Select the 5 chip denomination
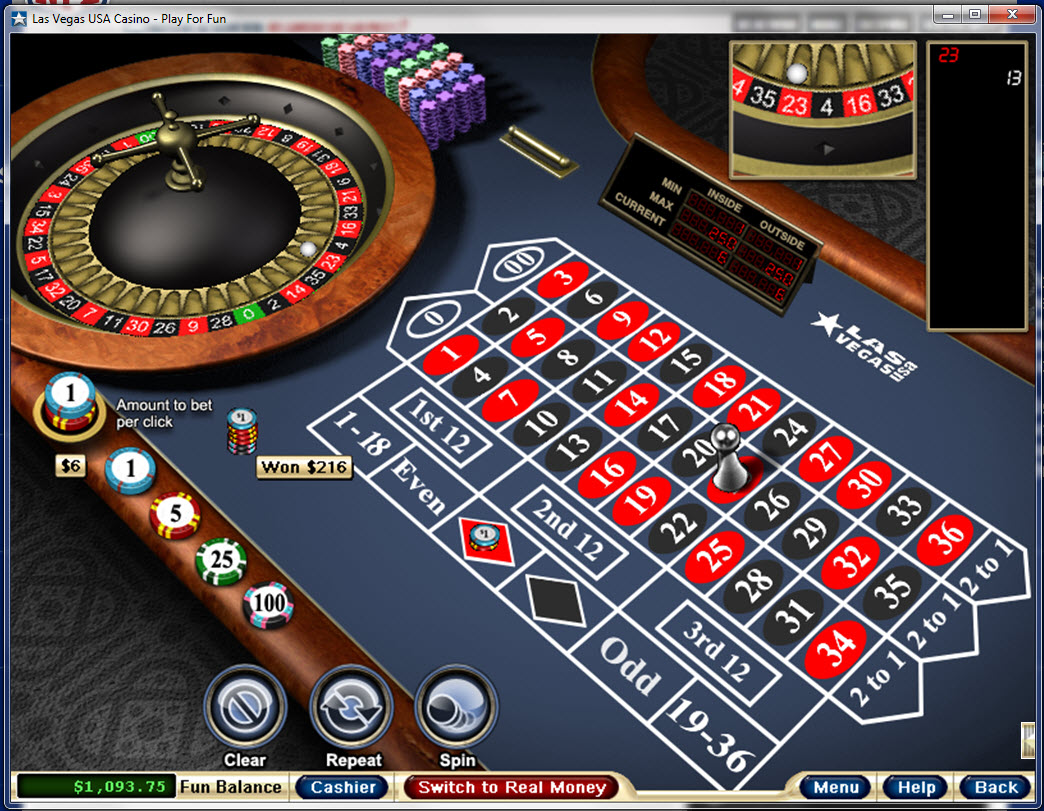Viewport: 1044px width, 811px height. pyautogui.click(x=175, y=515)
